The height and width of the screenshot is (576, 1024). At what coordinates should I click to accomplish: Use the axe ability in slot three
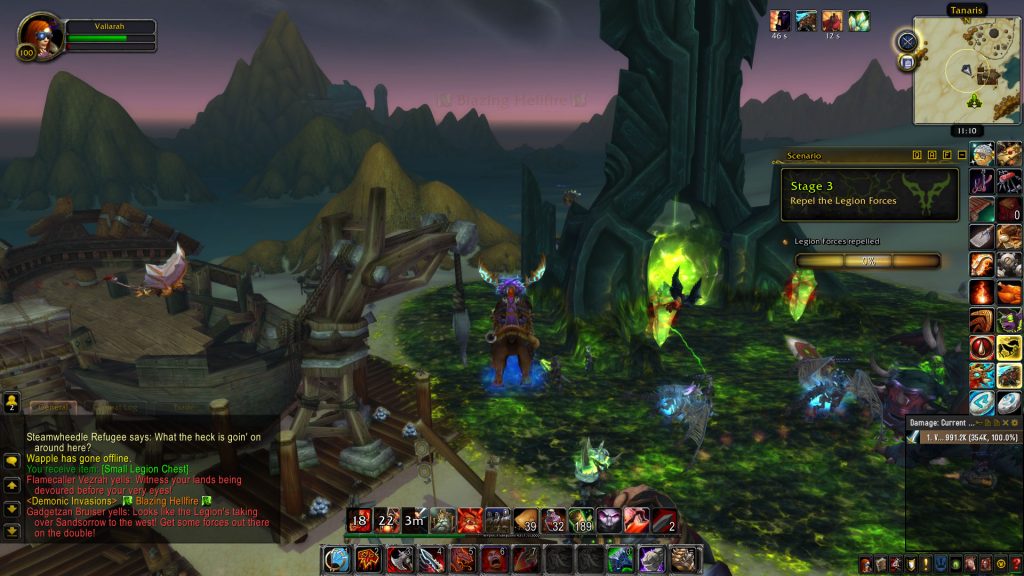(x=400, y=559)
